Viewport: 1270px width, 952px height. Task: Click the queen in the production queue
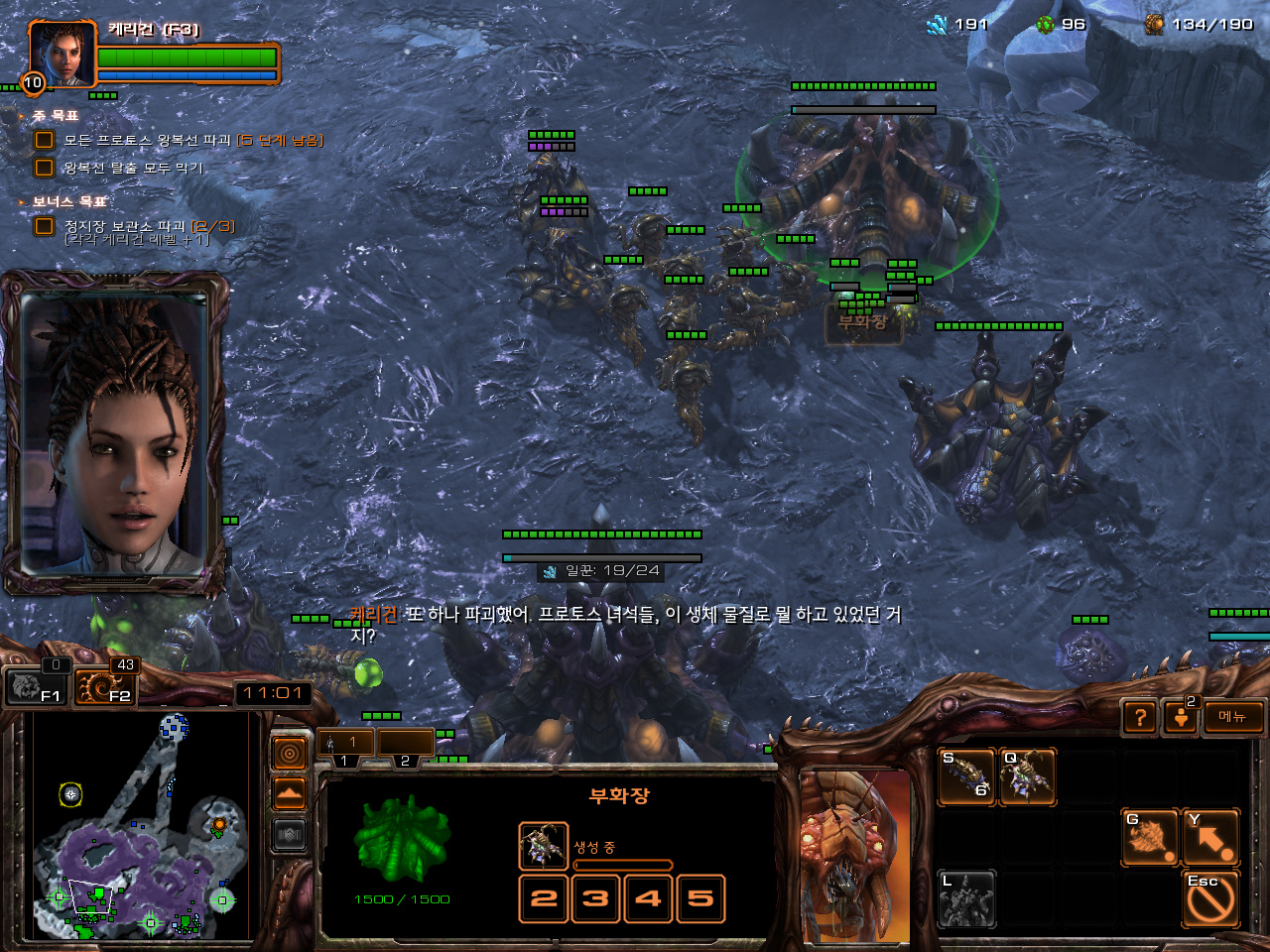543,846
